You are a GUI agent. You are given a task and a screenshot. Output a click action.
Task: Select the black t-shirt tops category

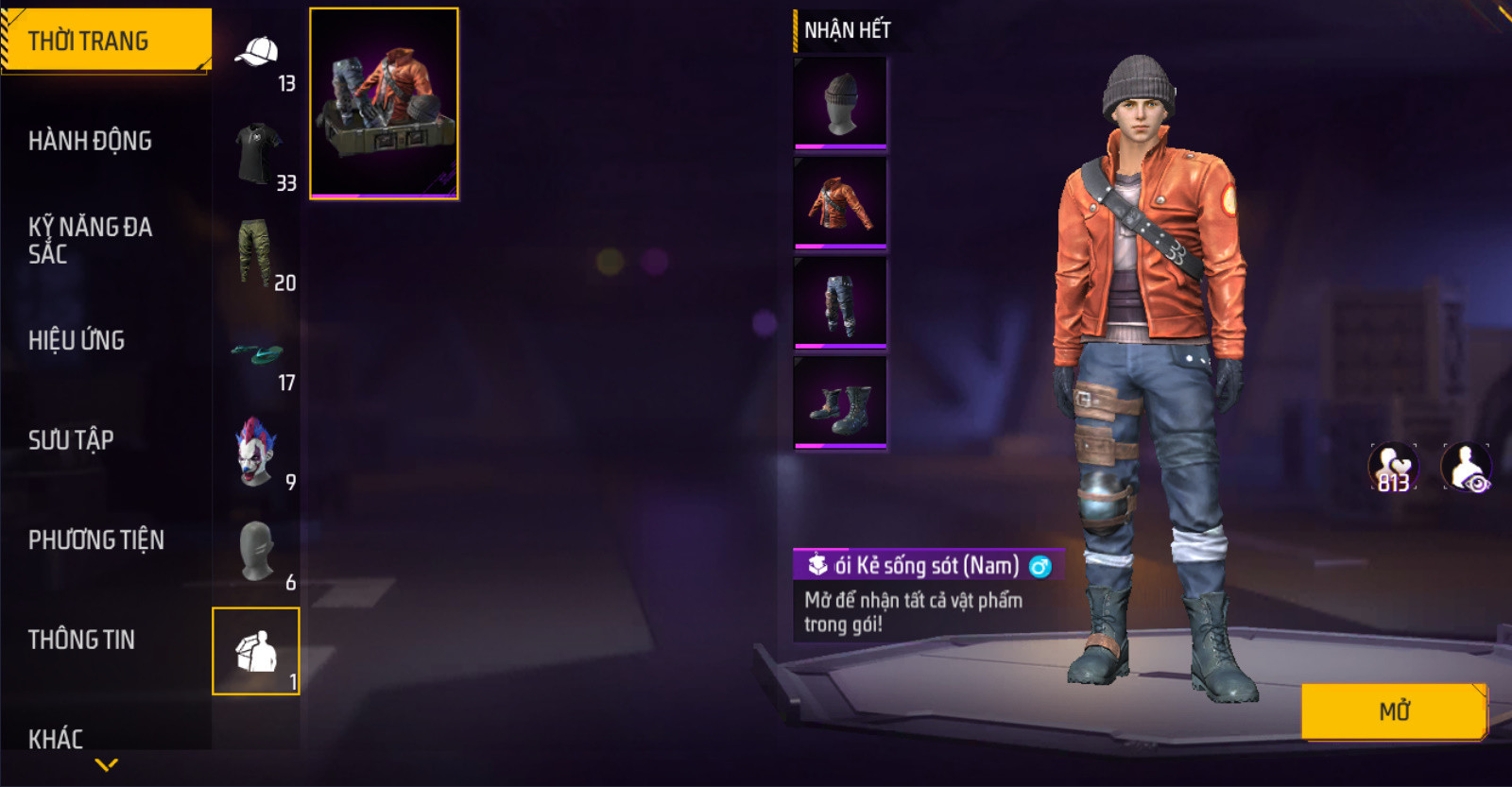click(x=257, y=154)
